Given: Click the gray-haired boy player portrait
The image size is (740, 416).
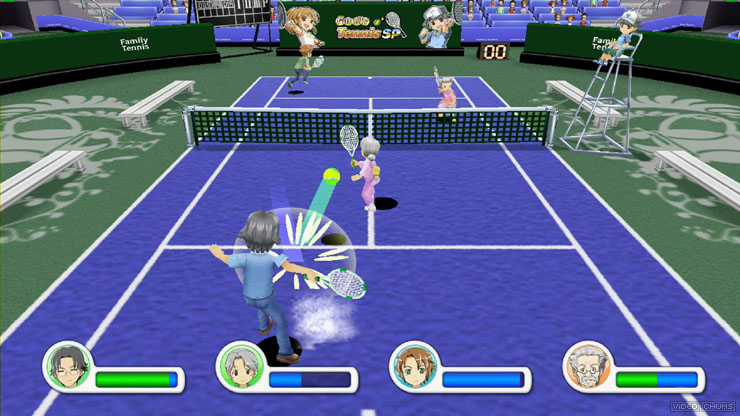Looking at the screenshot, I should click(x=240, y=366).
